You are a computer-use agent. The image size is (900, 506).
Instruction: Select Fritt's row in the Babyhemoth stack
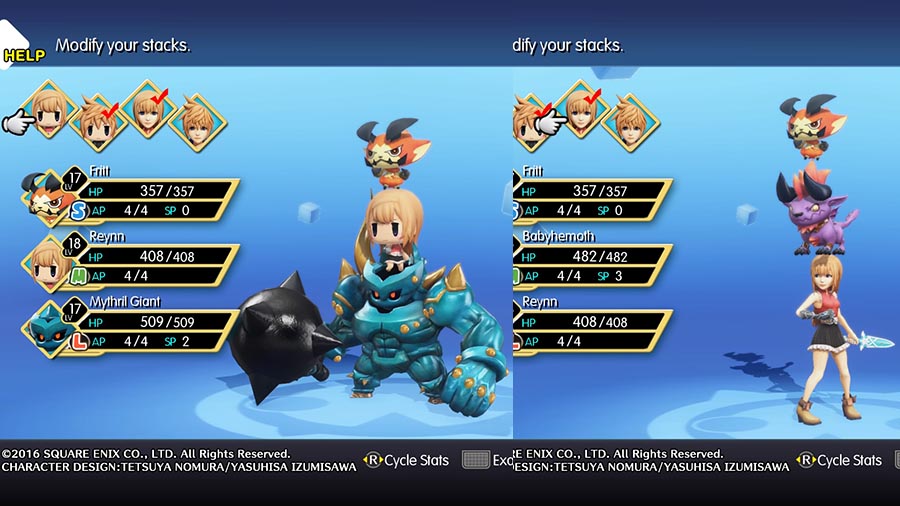(592, 192)
